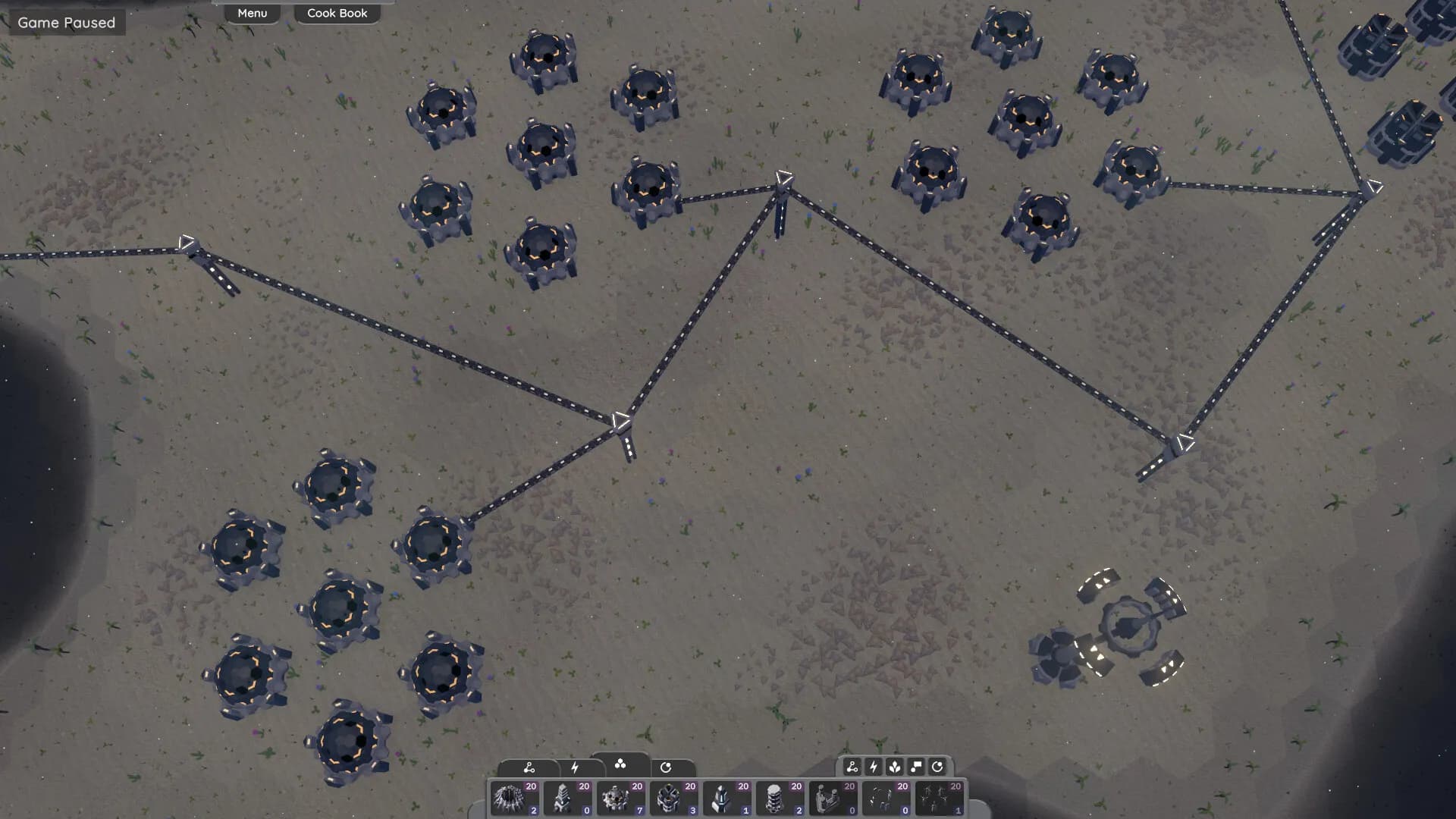Toggle the leaf plant overlay button
Screen dimensions: 1456x819
895,767
